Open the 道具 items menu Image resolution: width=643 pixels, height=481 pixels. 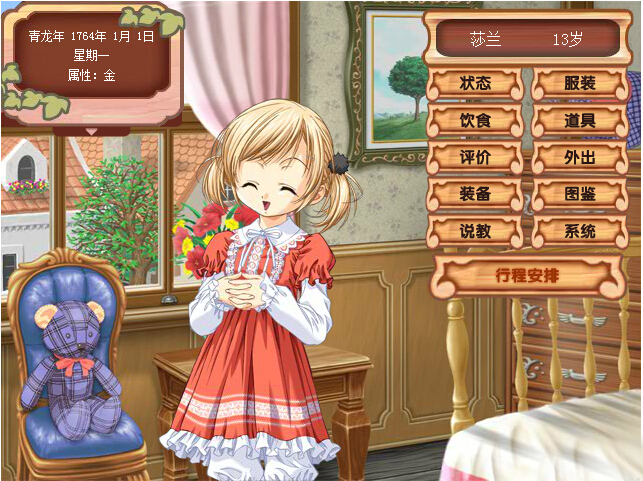tap(579, 121)
